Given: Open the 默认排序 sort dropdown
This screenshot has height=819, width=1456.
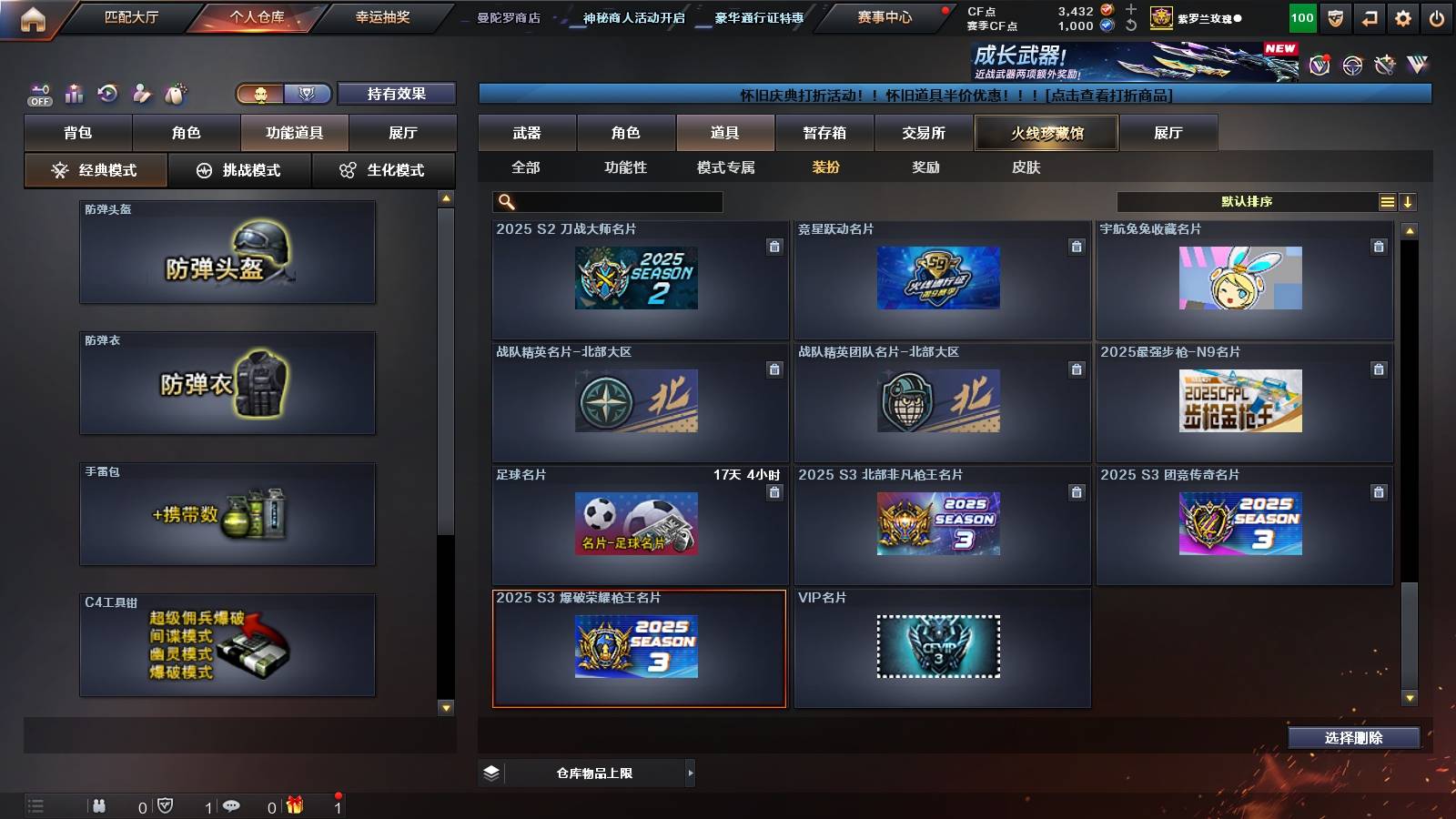Looking at the screenshot, I should click(1247, 201).
